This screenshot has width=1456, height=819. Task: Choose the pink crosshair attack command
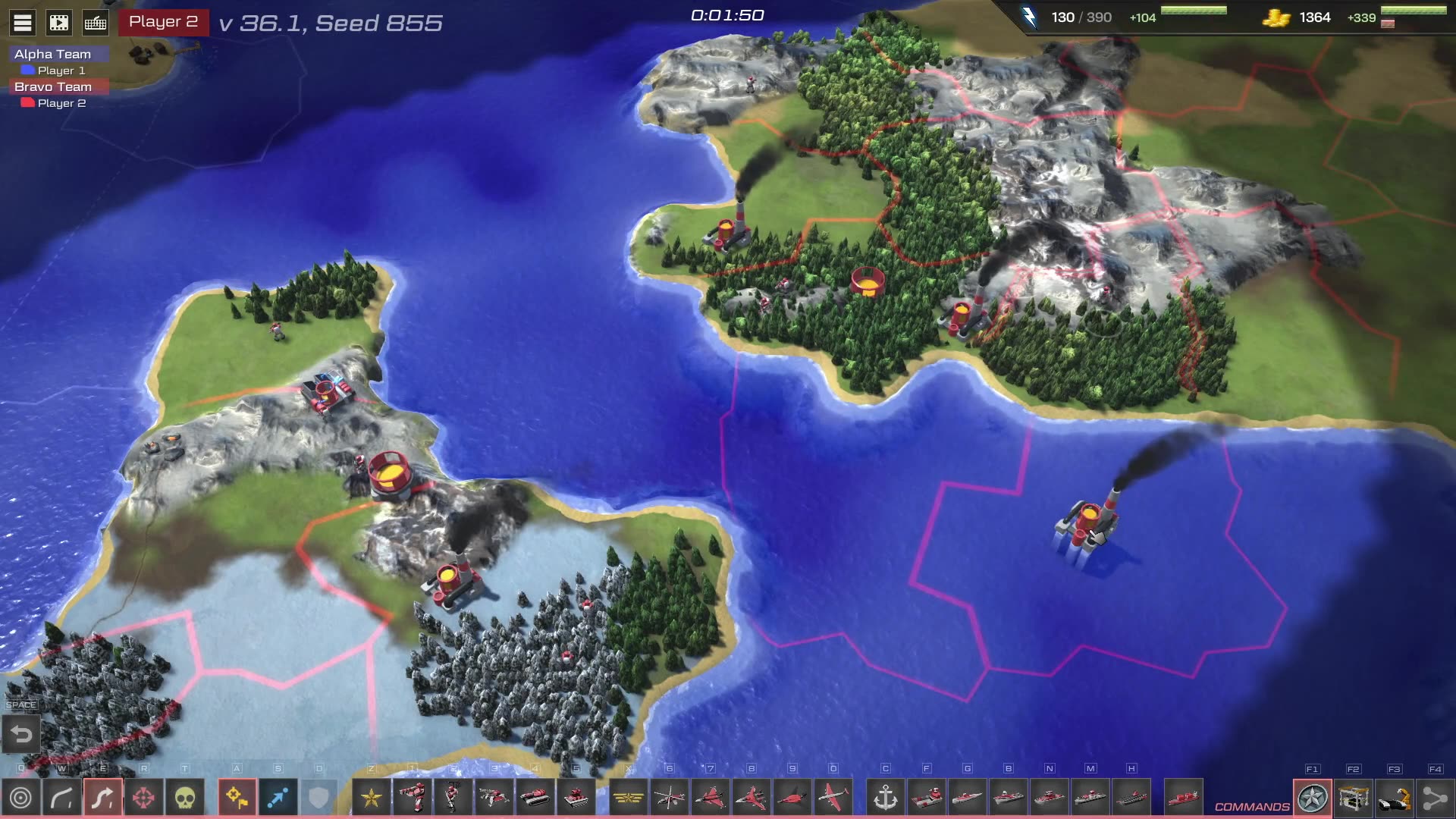[x=143, y=798]
